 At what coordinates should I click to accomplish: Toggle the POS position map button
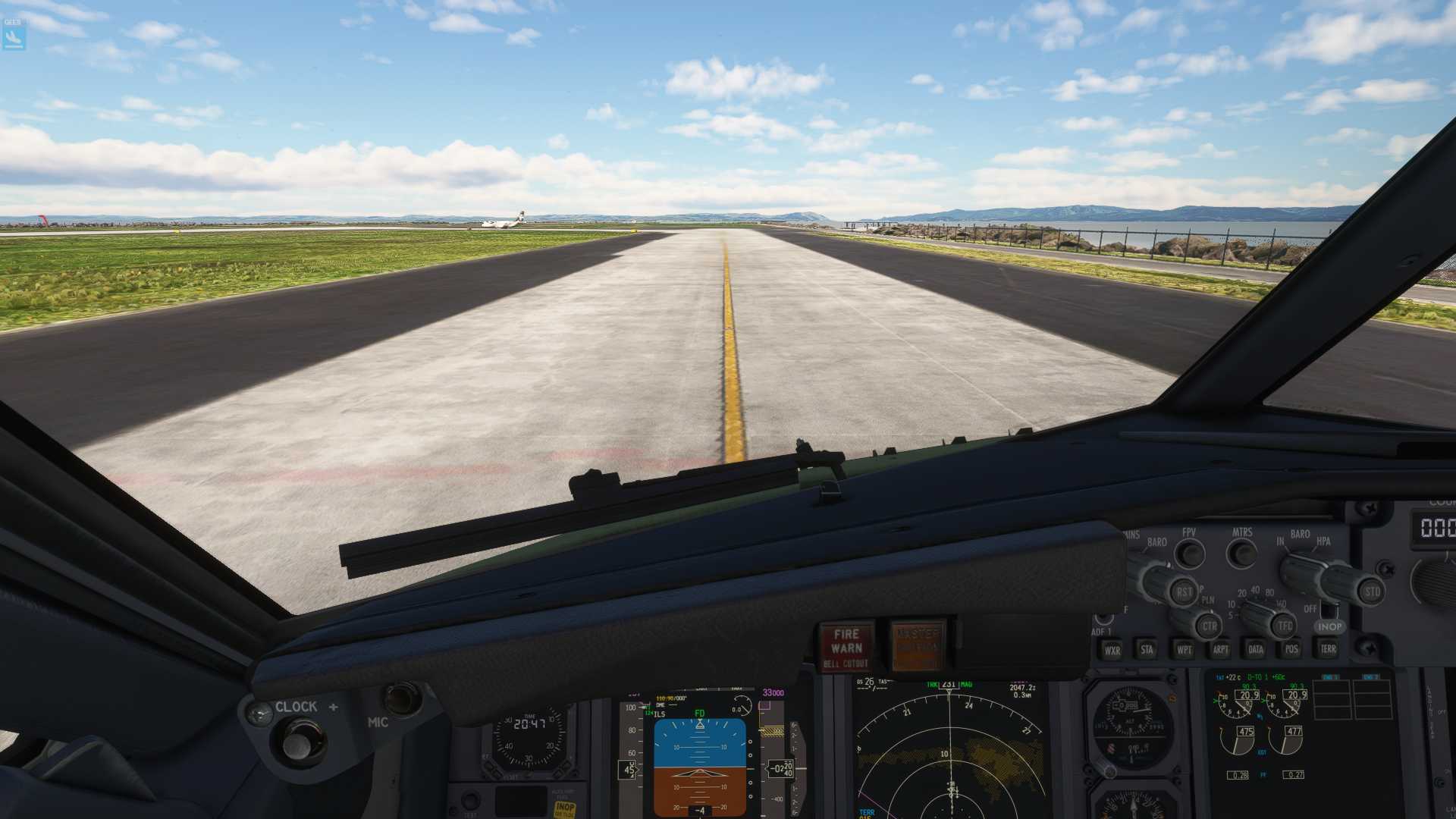coord(1291,649)
